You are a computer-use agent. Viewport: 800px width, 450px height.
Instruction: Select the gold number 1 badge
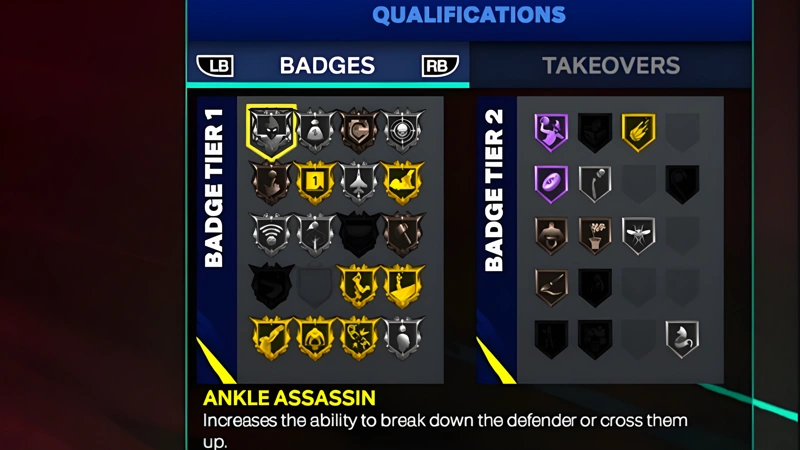click(316, 183)
